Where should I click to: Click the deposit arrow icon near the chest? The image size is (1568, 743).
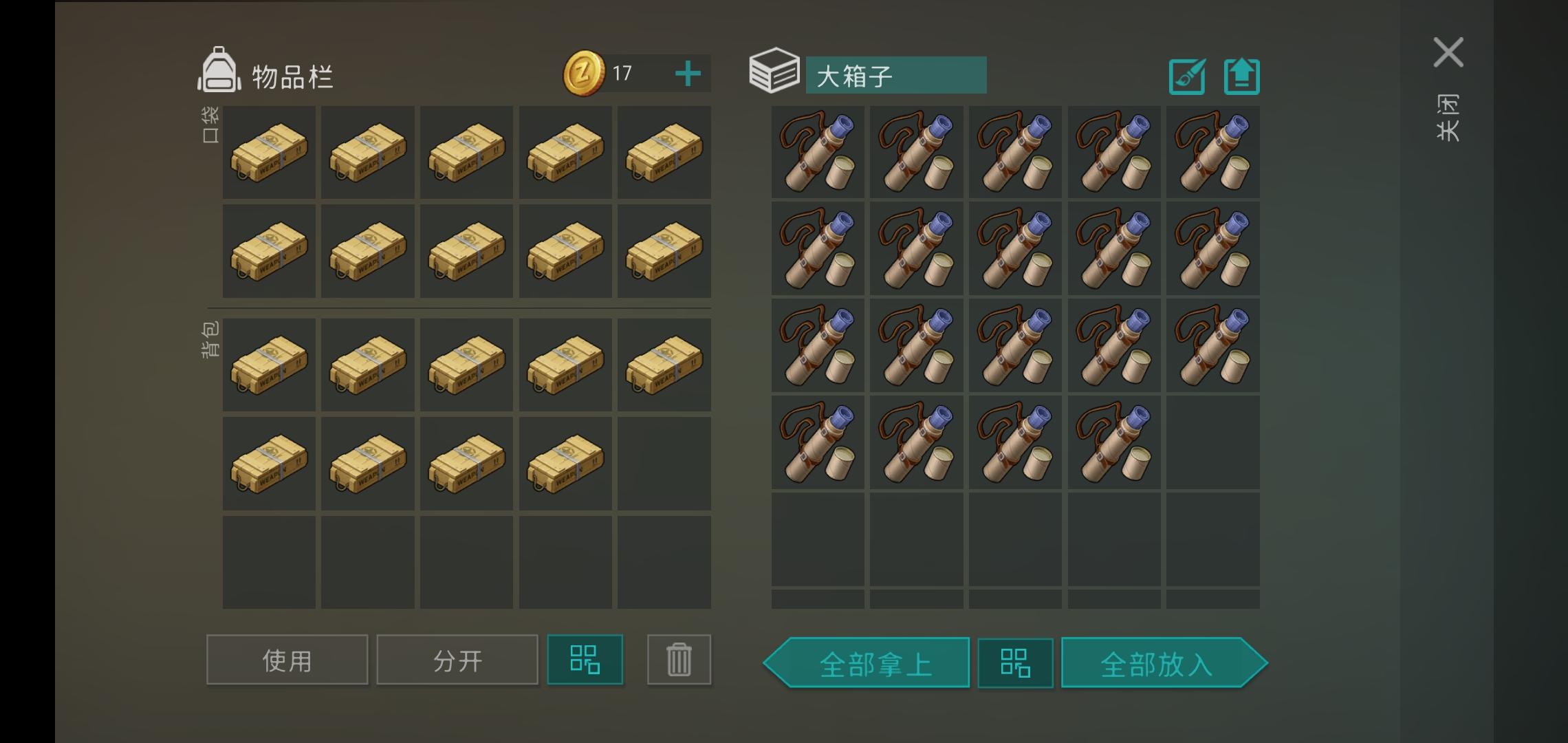(1241, 76)
